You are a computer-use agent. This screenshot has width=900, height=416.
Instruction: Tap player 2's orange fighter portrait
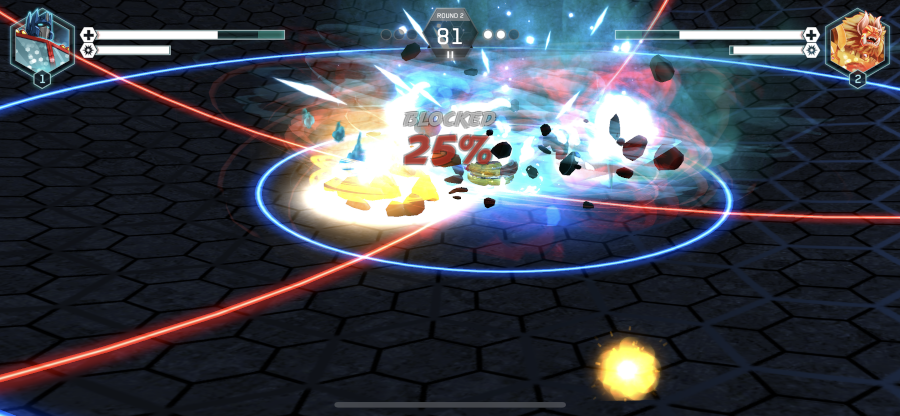[x=857, y=42]
